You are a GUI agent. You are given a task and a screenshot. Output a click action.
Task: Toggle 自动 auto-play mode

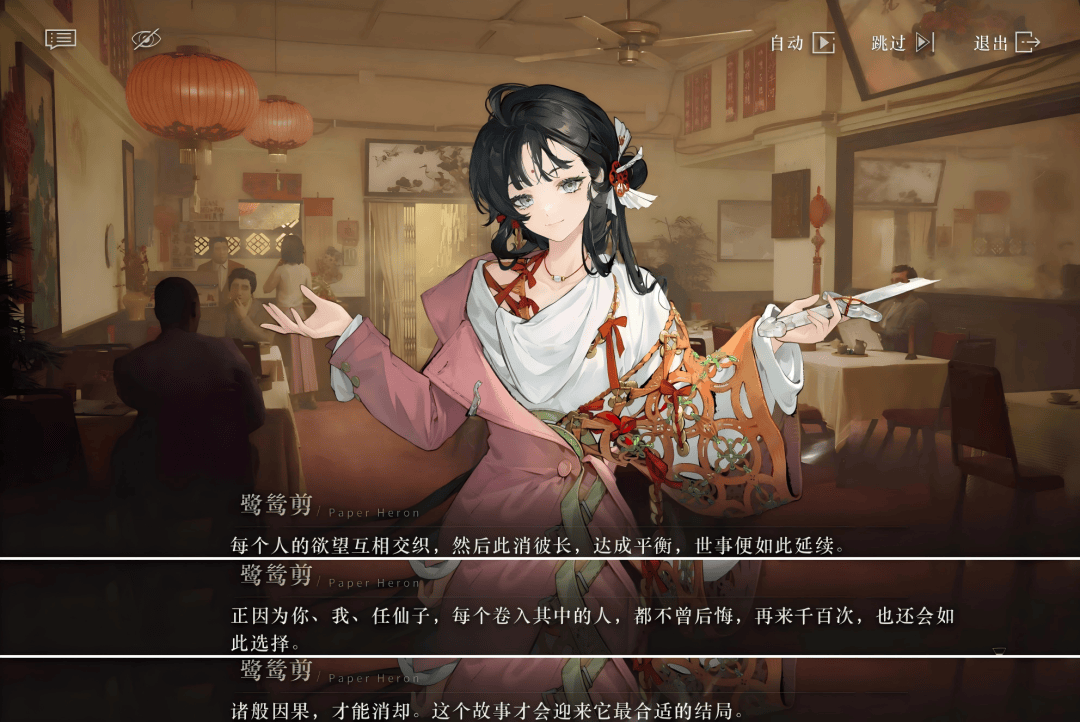(x=802, y=43)
